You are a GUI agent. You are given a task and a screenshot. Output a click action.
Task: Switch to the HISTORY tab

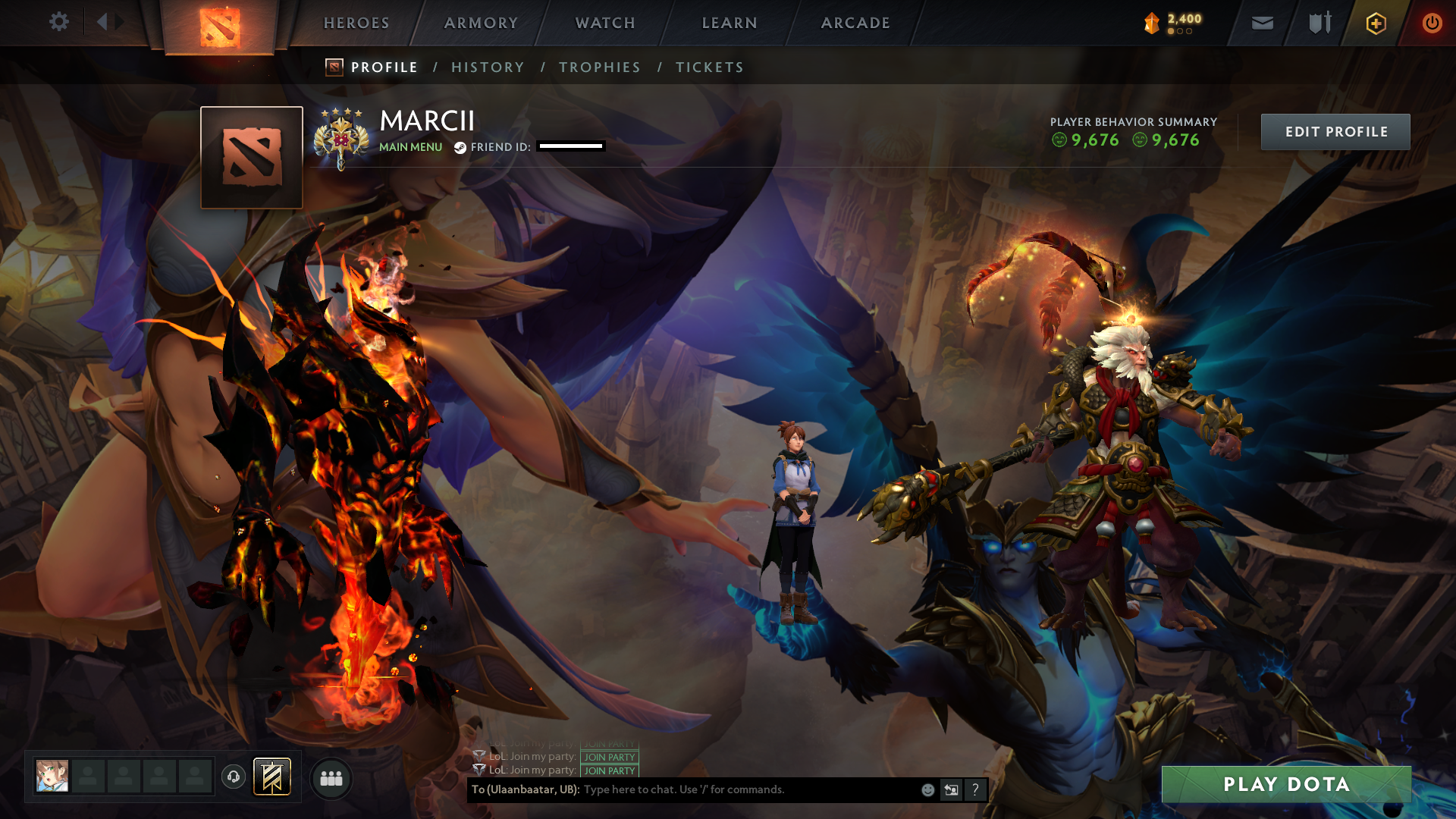click(x=488, y=67)
